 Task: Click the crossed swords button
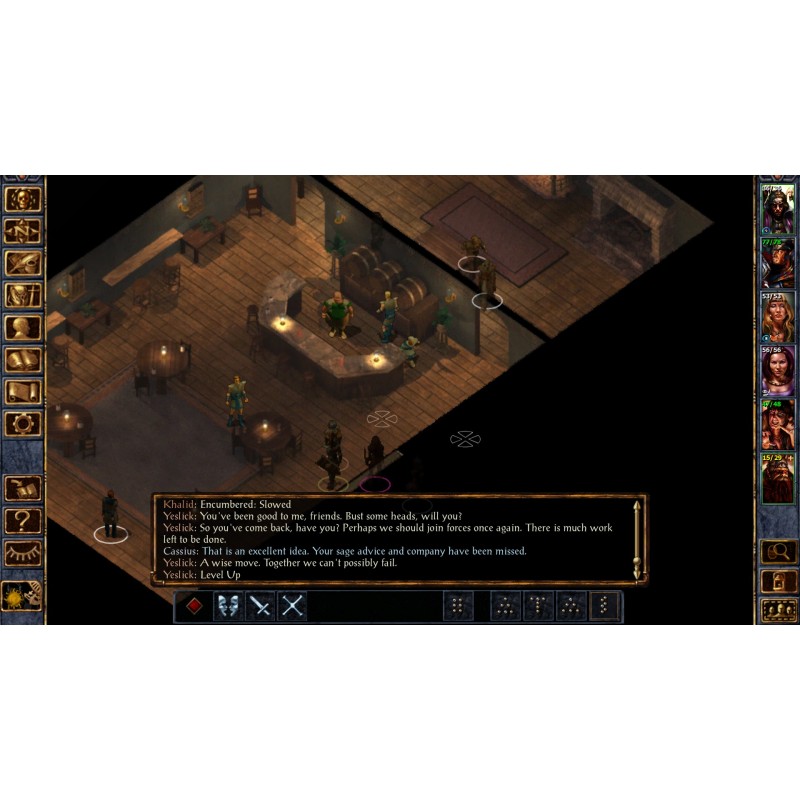[292, 606]
